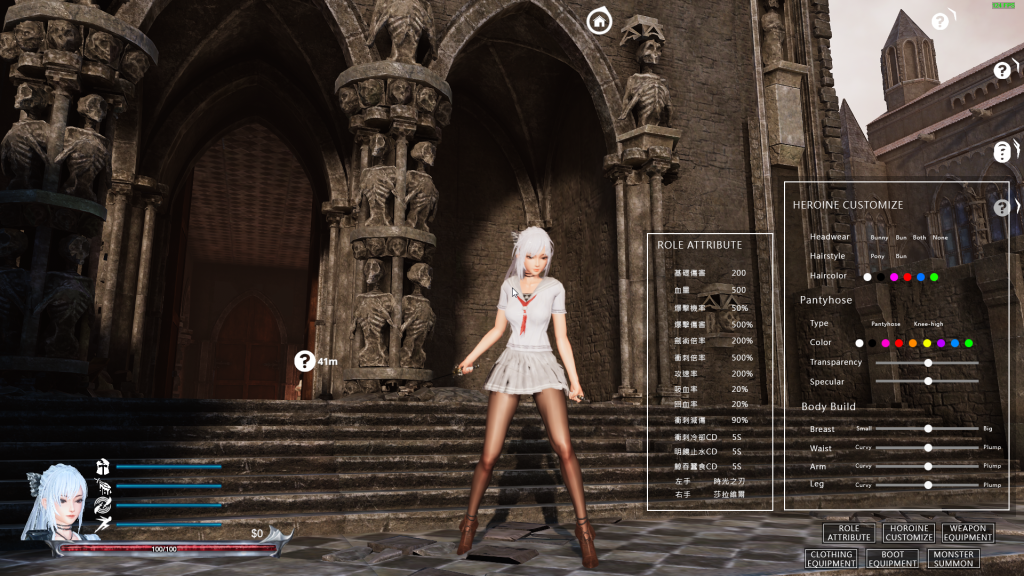Image resolution: width=1024 pixels, height=576 pixels.
Task: Click the Transparency slider handle
Action: 928,363
